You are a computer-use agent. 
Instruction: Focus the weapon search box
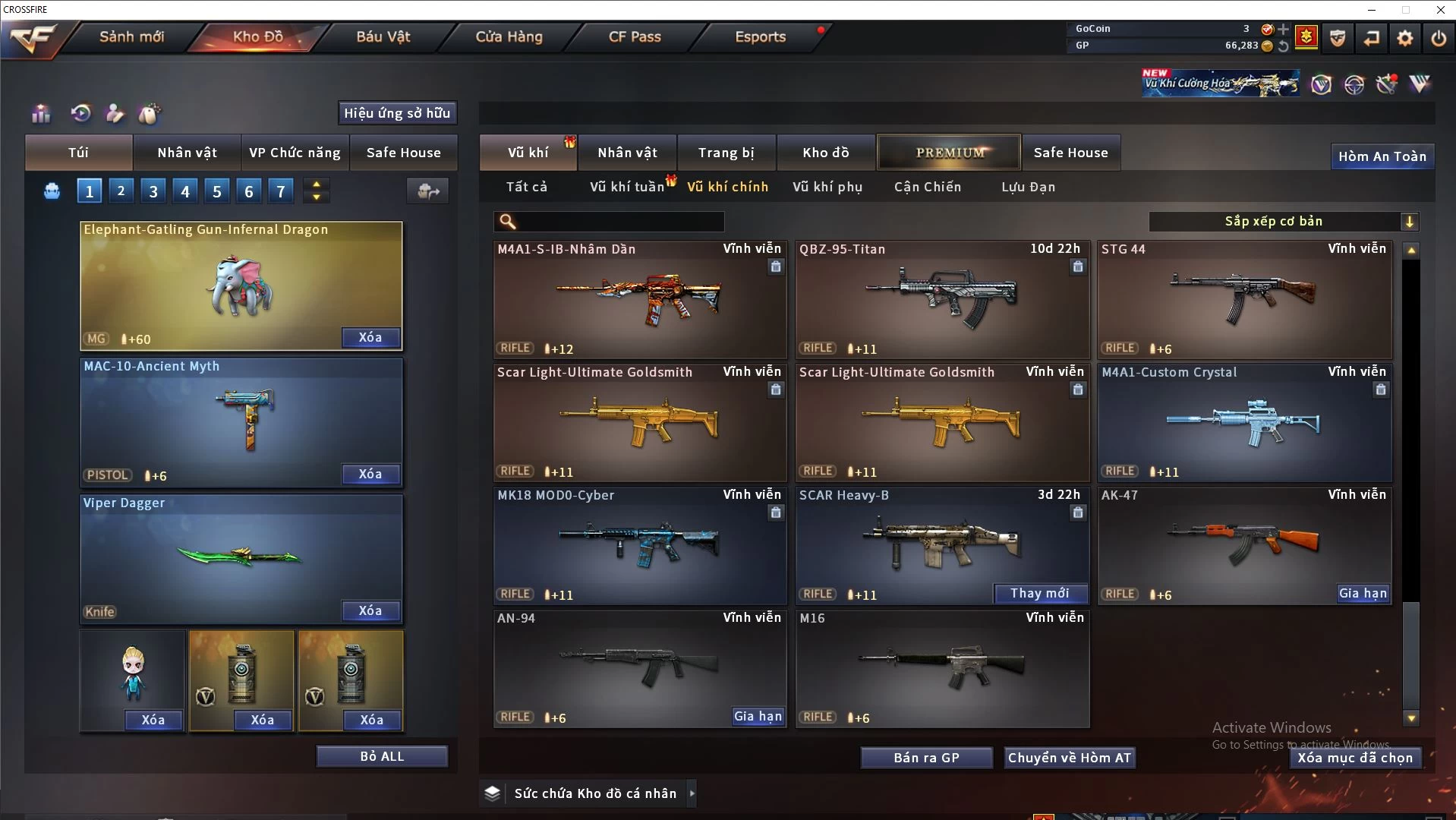(x=619, y=222)
